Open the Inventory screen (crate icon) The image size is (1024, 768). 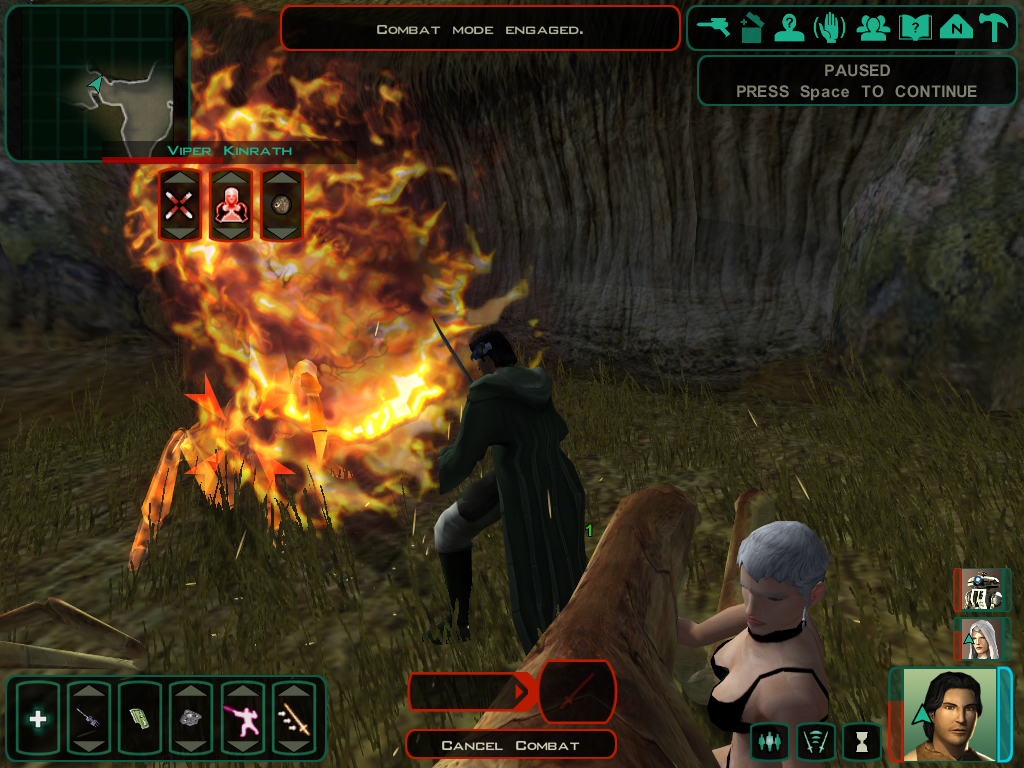coord(751,28)
